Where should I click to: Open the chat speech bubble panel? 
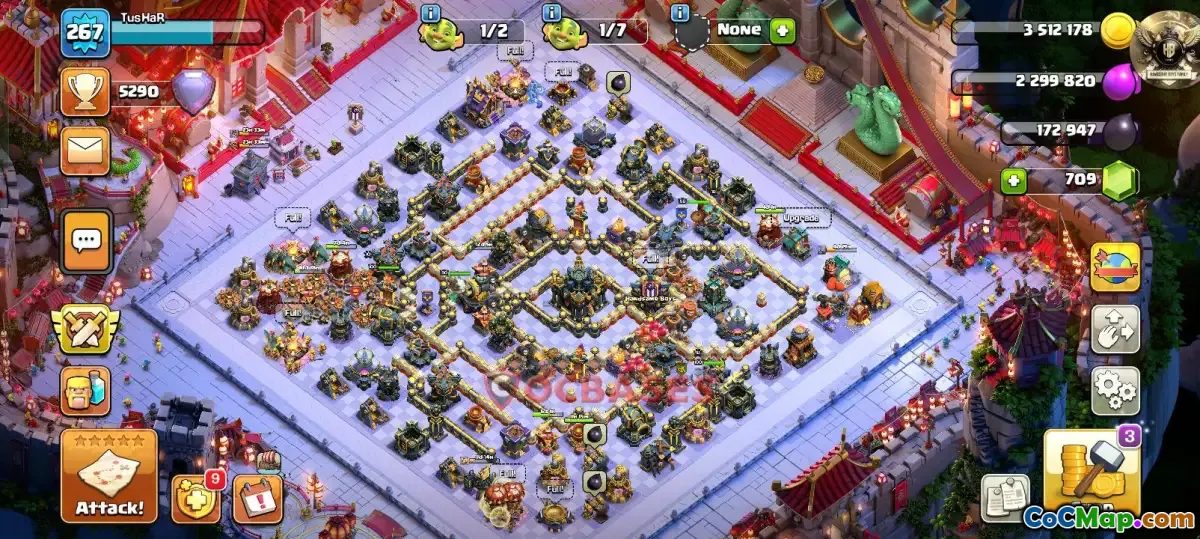pyautogui.click(x=86, y=240)
